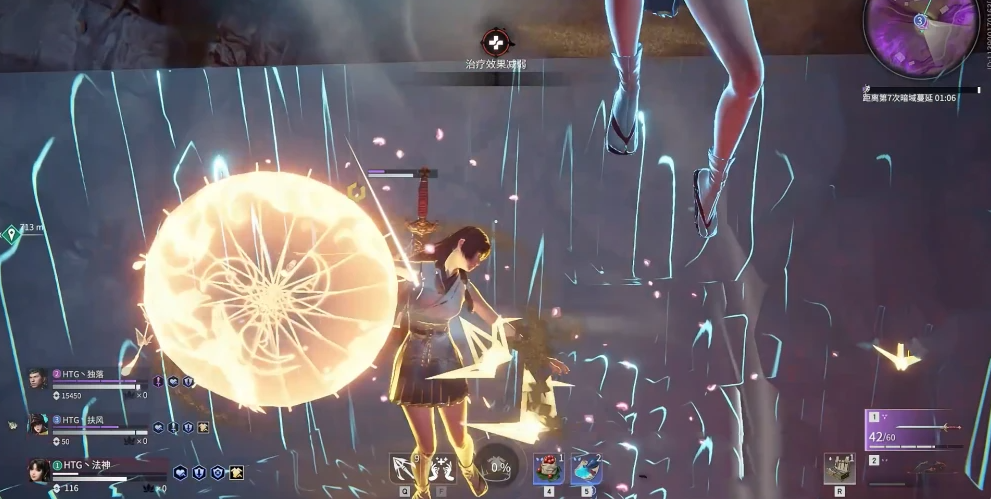This screenshot has height=499, width=991.
Task: Click the 213 m location waypoint marker
Action: tap(11, 234)
